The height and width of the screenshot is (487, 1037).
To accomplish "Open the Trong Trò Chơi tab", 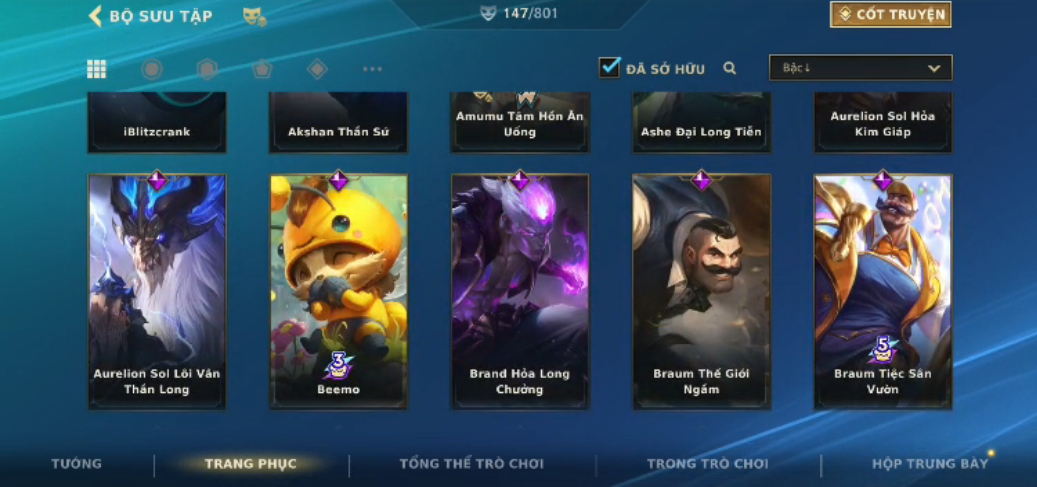I will pyautogui.click(x=707, y=464).
